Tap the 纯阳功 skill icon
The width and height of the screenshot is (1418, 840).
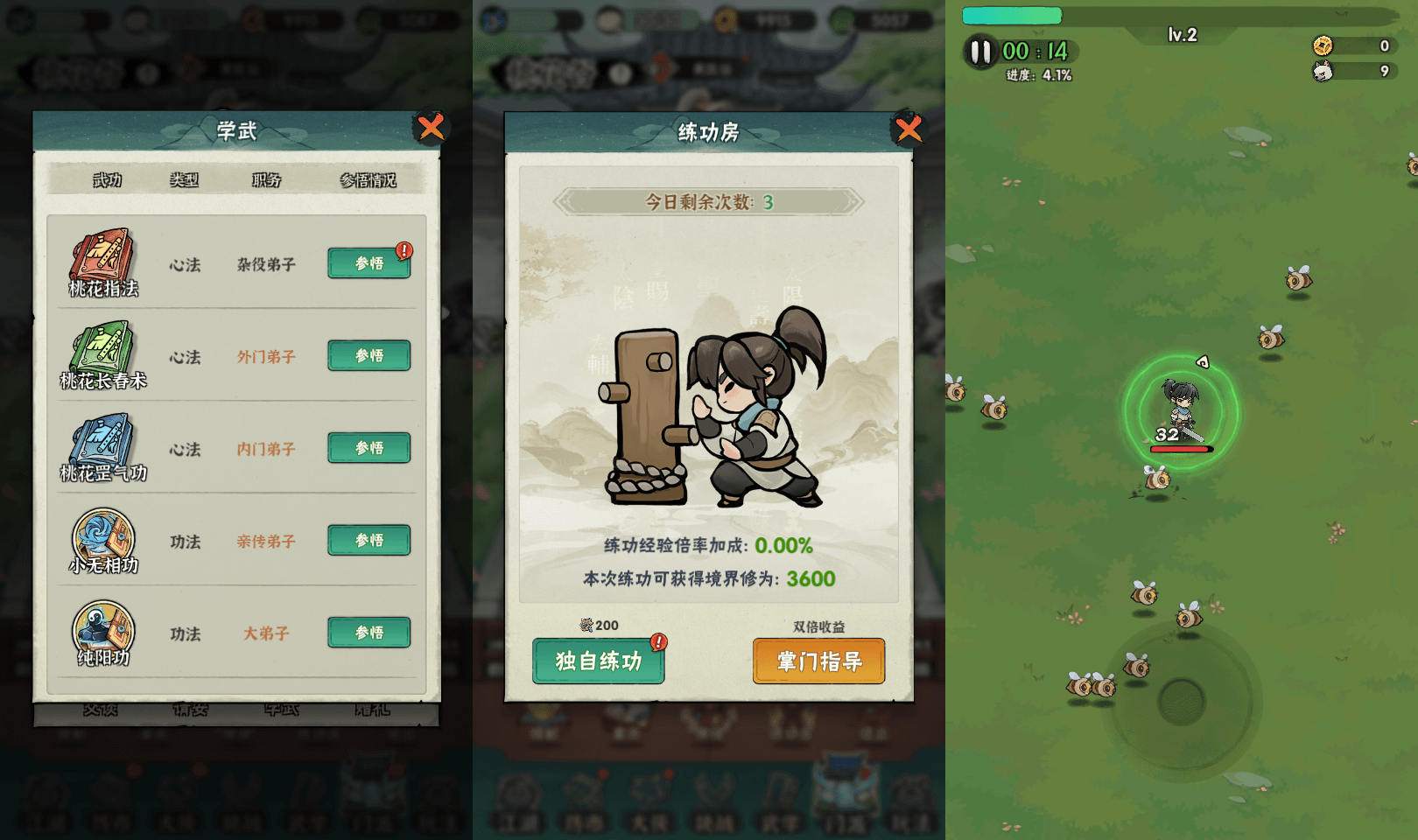click(x=103, y=632)
